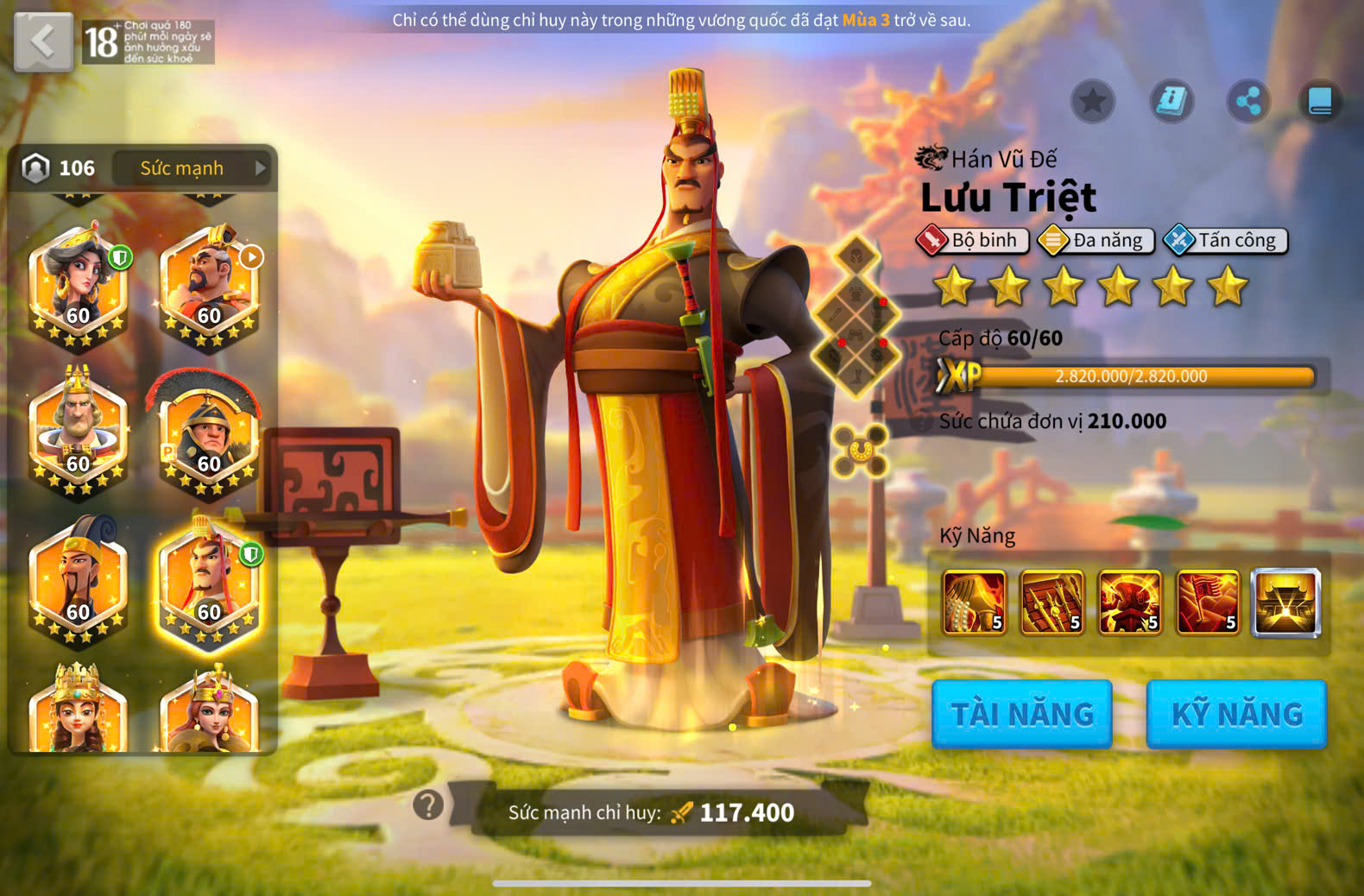This screenshot has width=1364, height=896.
Task: Open the KỸ NĂNG skills screen
Action: [1236, 714]
